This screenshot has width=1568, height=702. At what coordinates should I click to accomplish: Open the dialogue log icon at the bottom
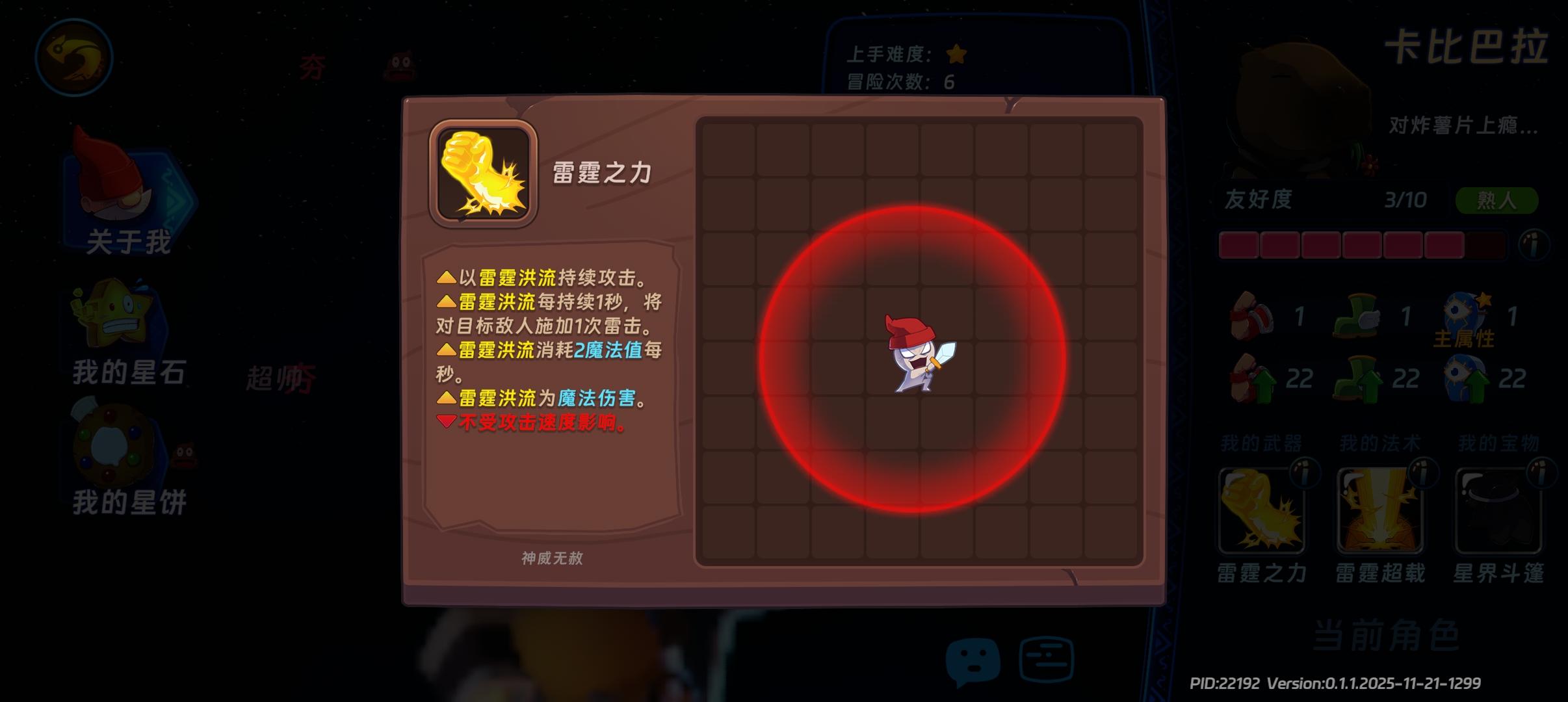[x=1047, y=658]
